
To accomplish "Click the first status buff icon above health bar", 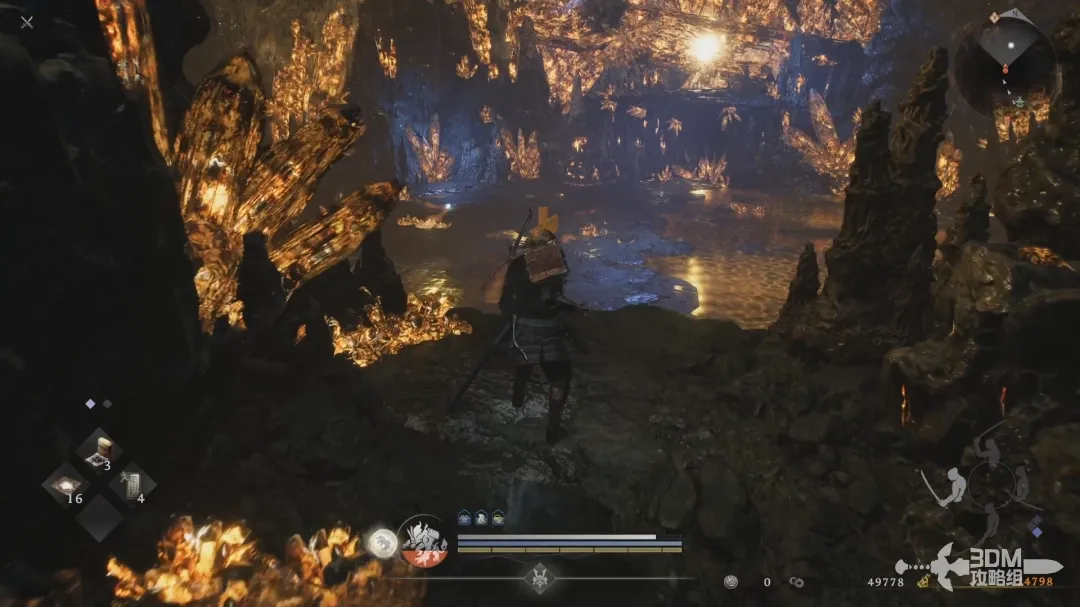I will (464, 518).
